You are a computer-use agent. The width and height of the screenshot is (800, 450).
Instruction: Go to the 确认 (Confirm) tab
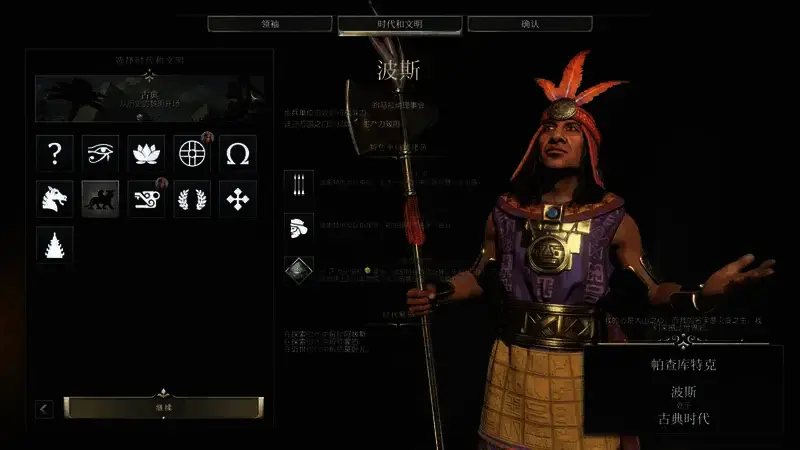tap(529, 23)
